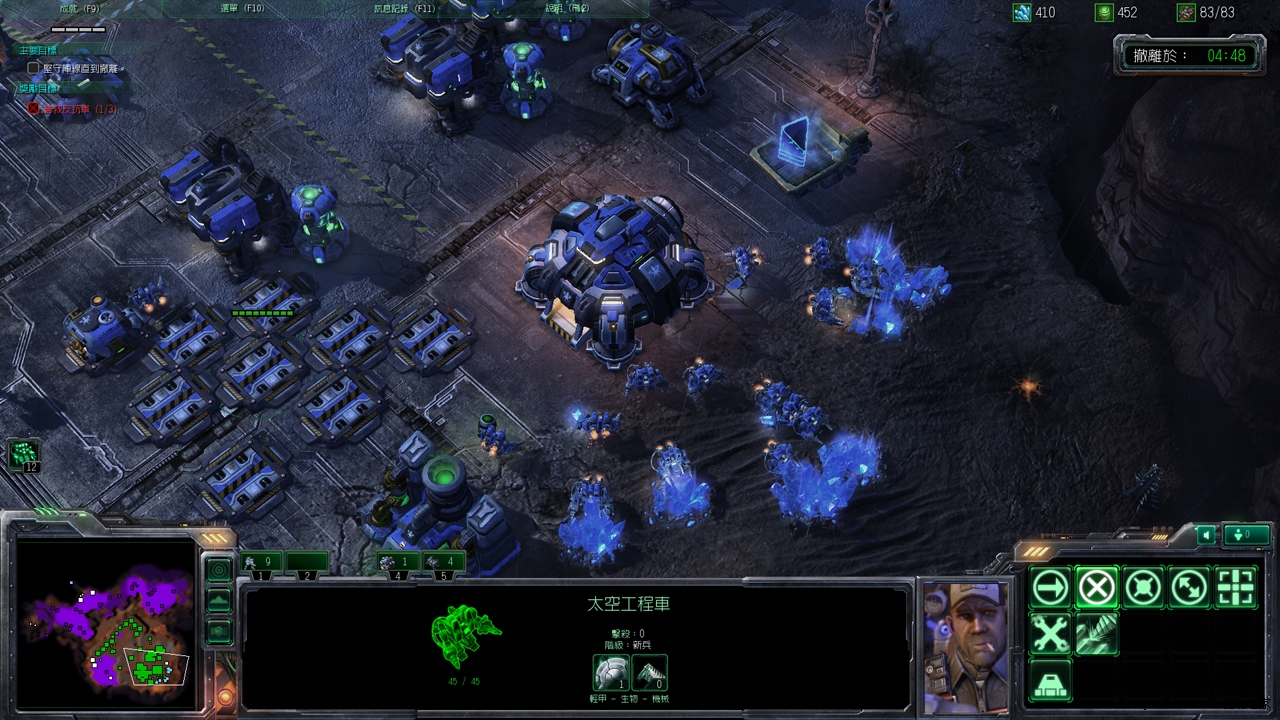Screen dimensions: 1280x720
Task: Select control group 4 tab
Action: [x=399, y=563]
